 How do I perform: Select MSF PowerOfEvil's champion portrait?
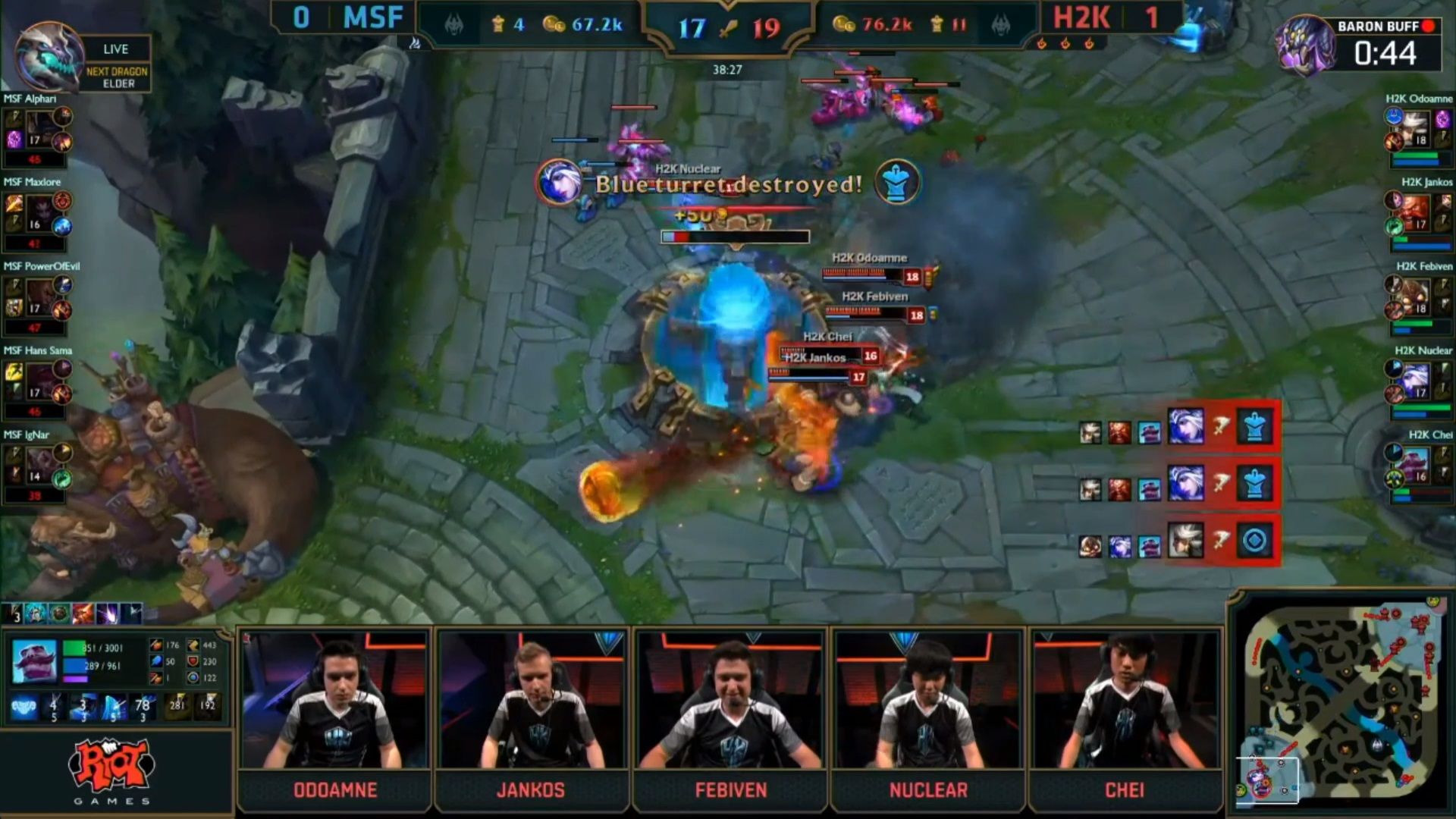(39, 298)
